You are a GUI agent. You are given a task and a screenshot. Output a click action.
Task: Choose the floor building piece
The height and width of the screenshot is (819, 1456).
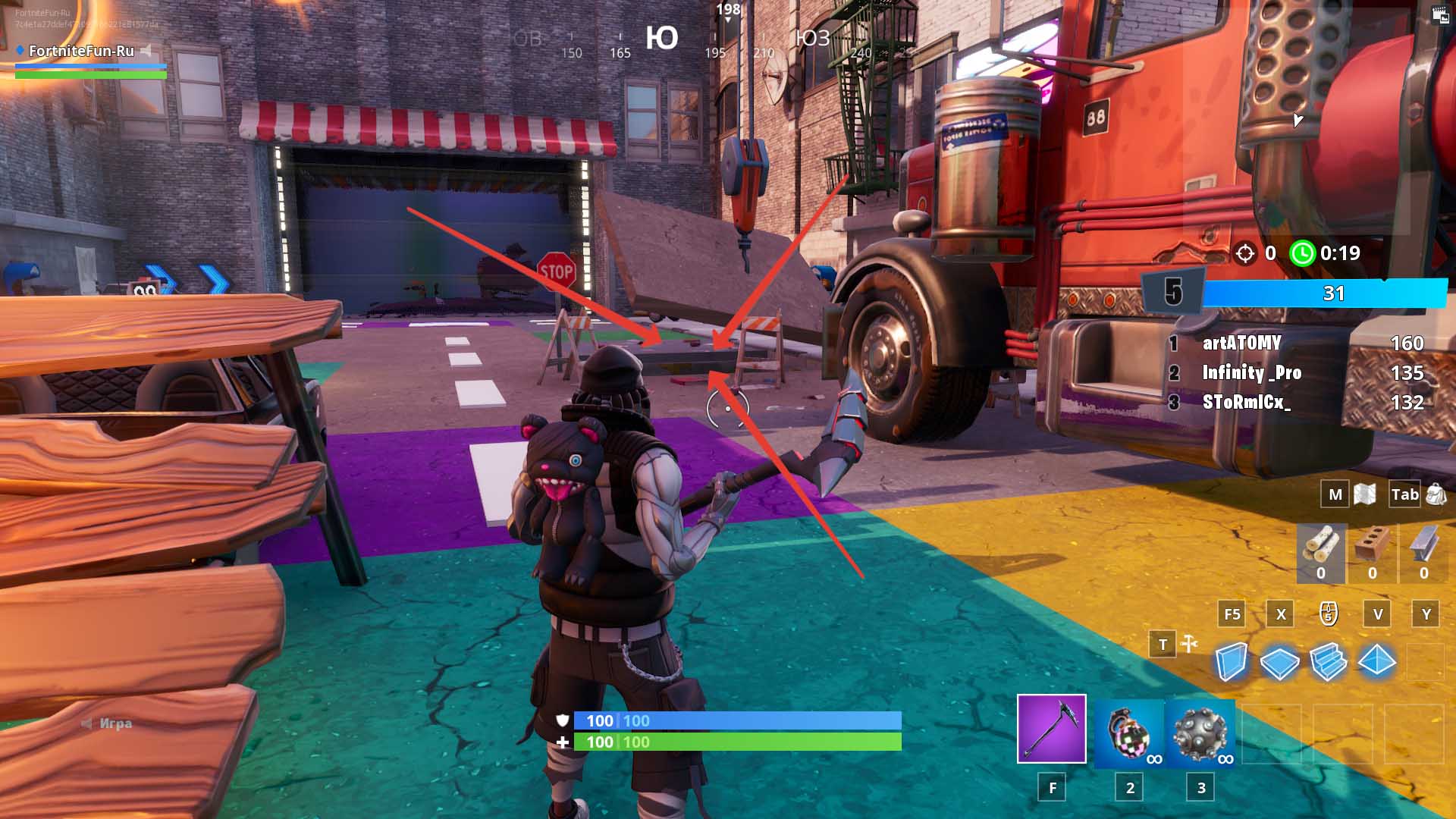coord(1279,662)
